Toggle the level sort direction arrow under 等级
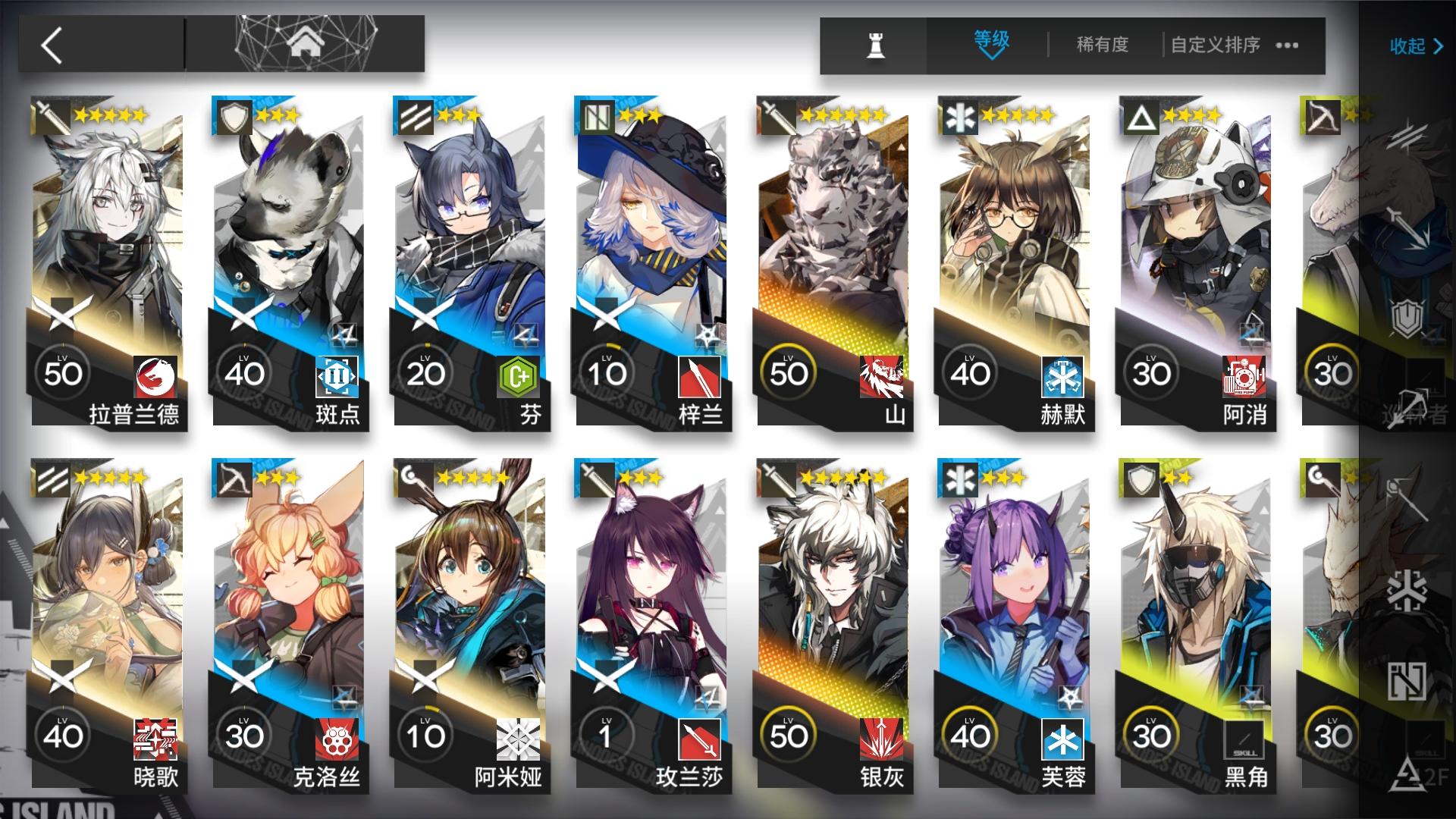This screenshot has height=819, width=1456. [x=991, y=55]
